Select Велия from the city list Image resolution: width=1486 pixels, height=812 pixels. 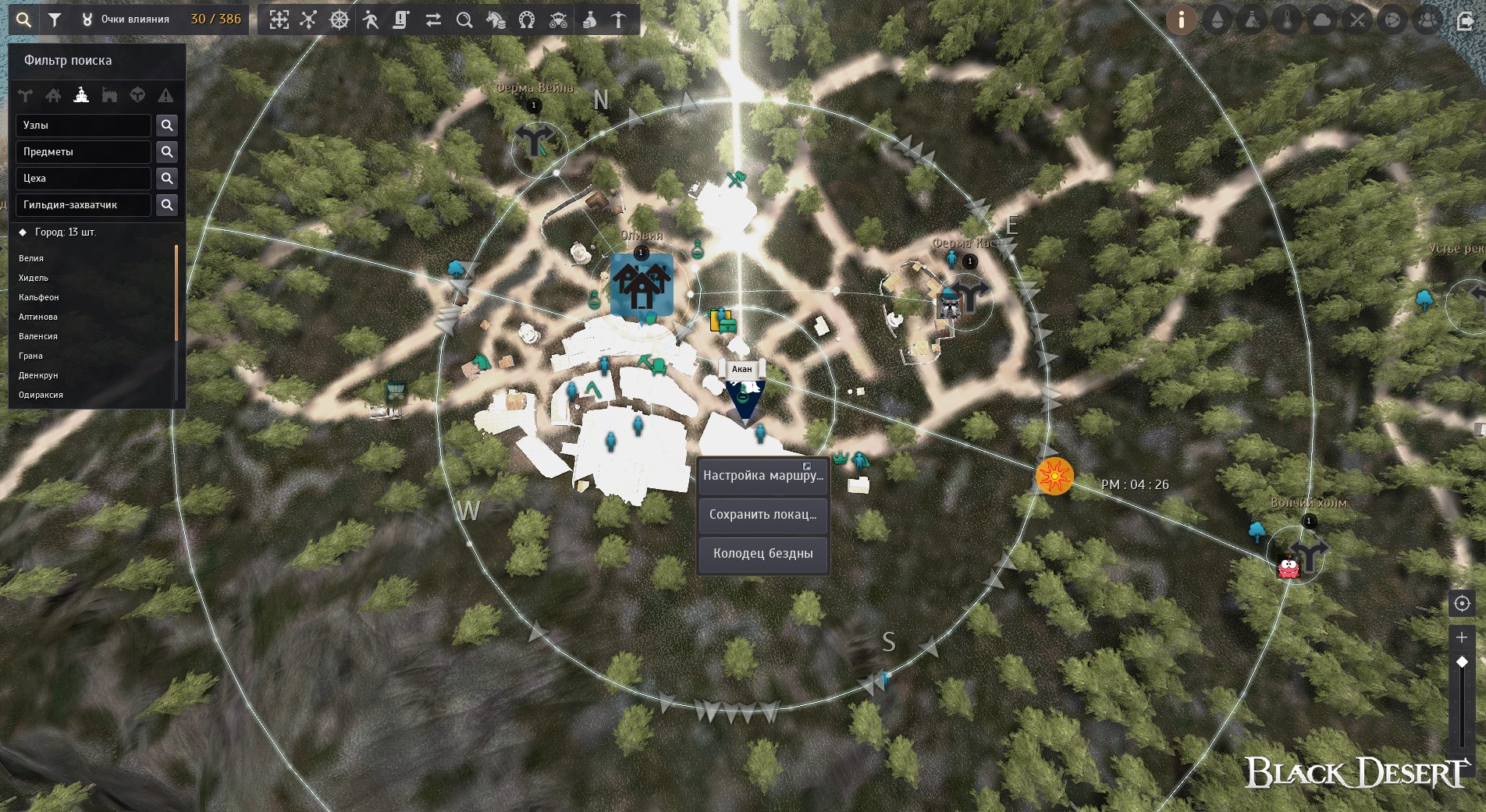[31, 258]
